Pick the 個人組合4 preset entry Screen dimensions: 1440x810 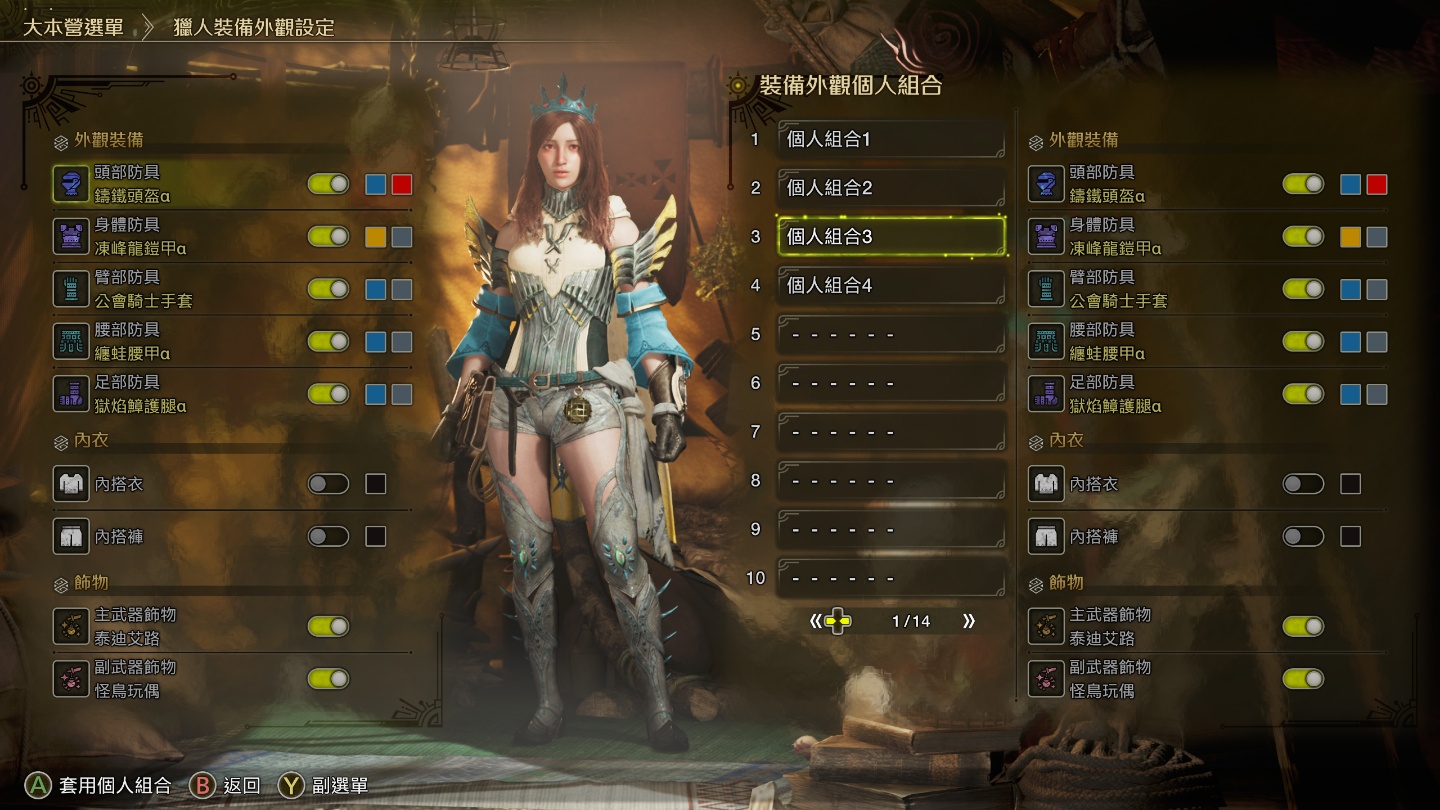pos(890,286)
